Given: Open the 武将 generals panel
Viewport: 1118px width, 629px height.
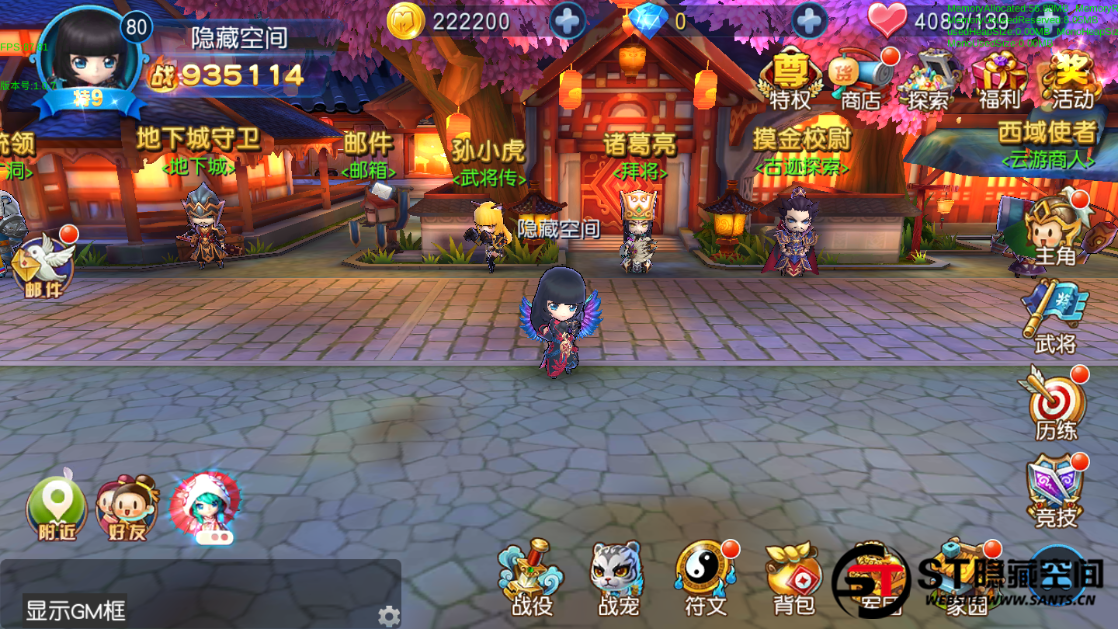Looking at the screenshot, I should click(1054, 318).
